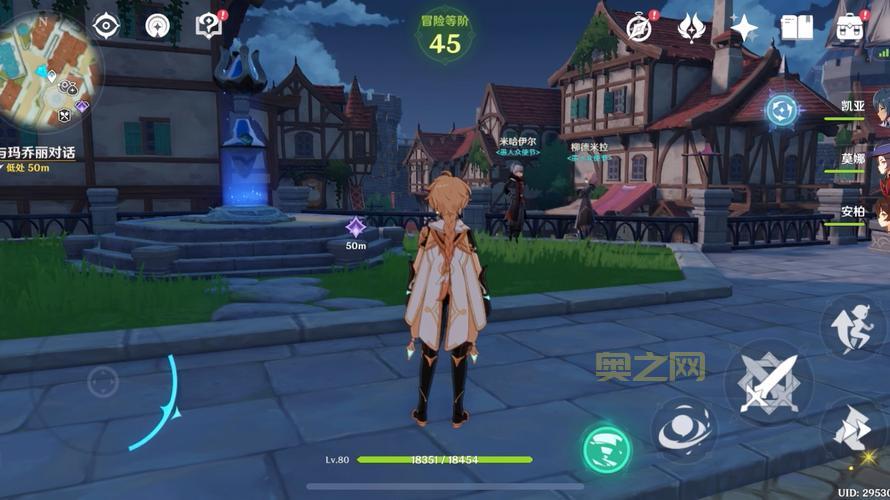Tap the glowing blue swirl icon

[x=782, y=110]
